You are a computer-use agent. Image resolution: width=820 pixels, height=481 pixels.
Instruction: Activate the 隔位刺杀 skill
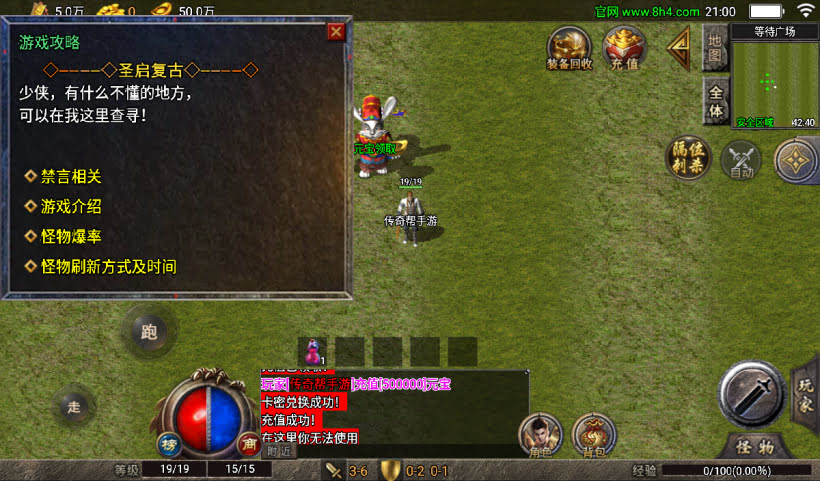coord(687,159)
